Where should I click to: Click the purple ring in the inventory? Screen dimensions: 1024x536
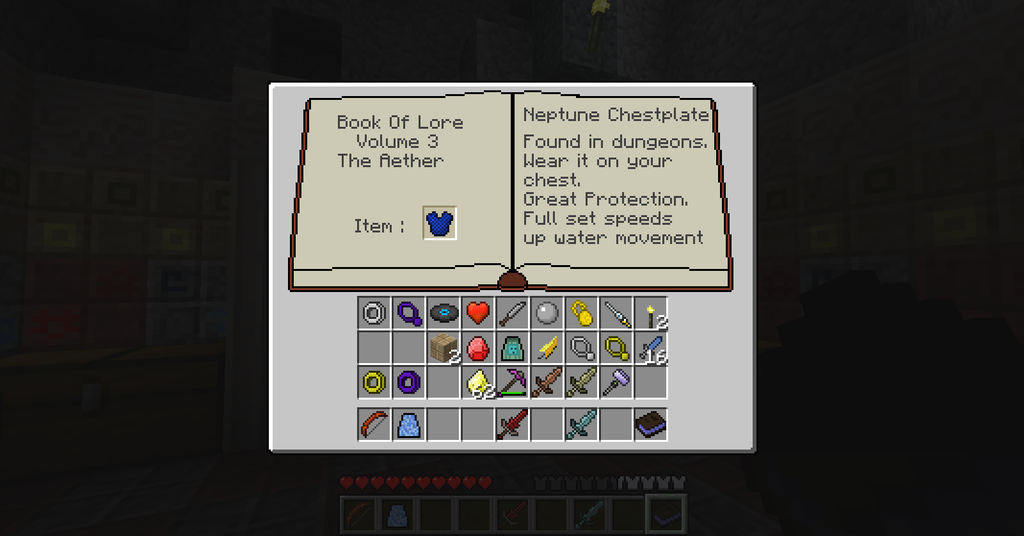(x=409, y=381)
